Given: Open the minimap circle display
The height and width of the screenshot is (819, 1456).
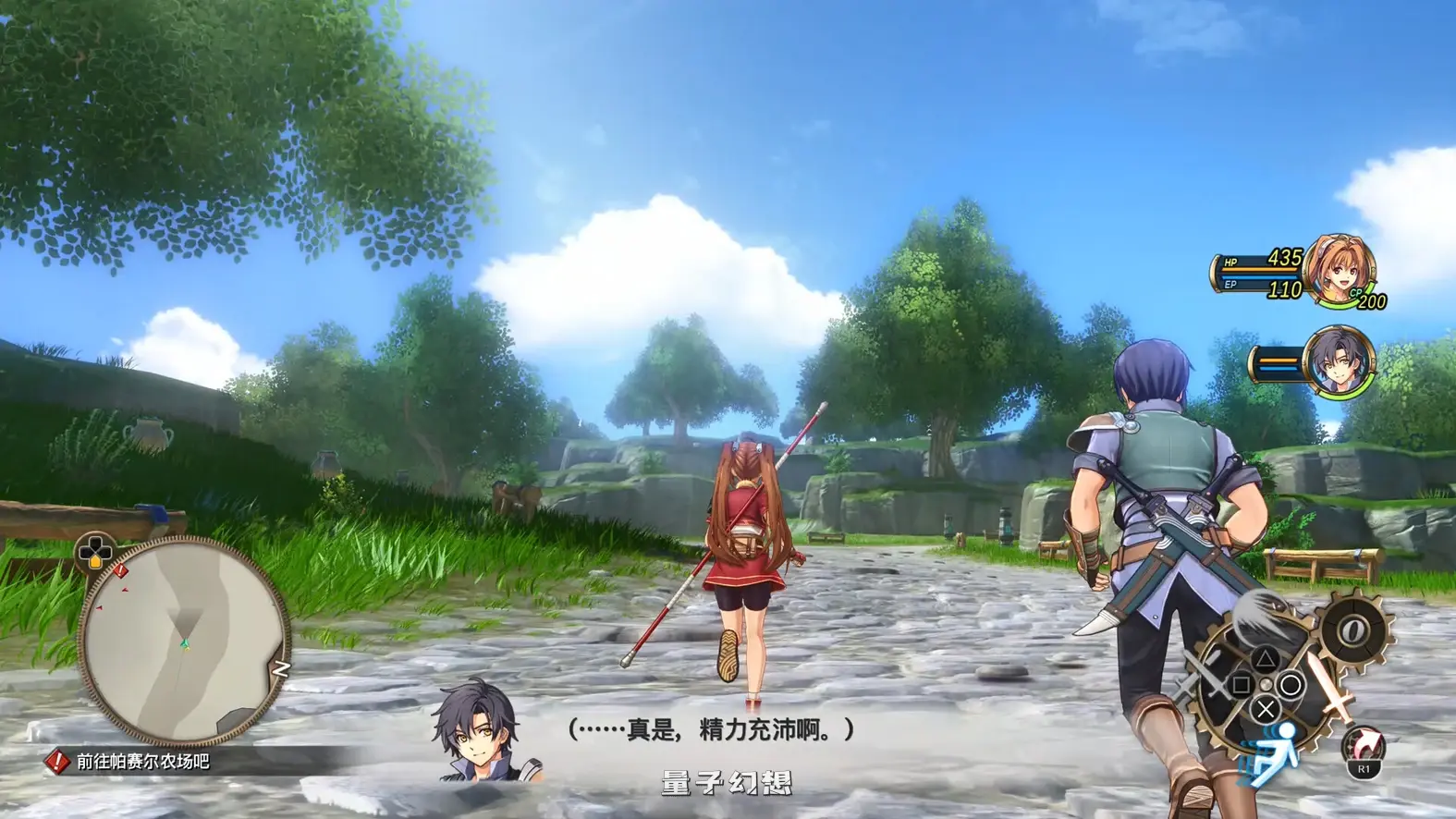Looking at the screenshot, I should pyautogui.click(x=176, y=640).
